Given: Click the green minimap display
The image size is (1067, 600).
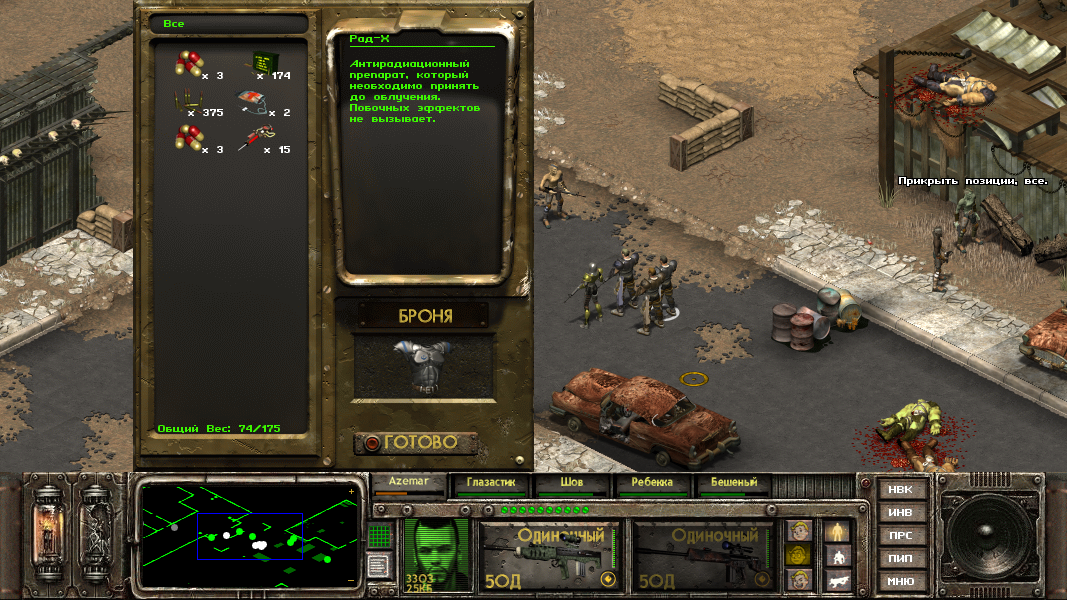Looking at the screenshot, I should 249,535.
